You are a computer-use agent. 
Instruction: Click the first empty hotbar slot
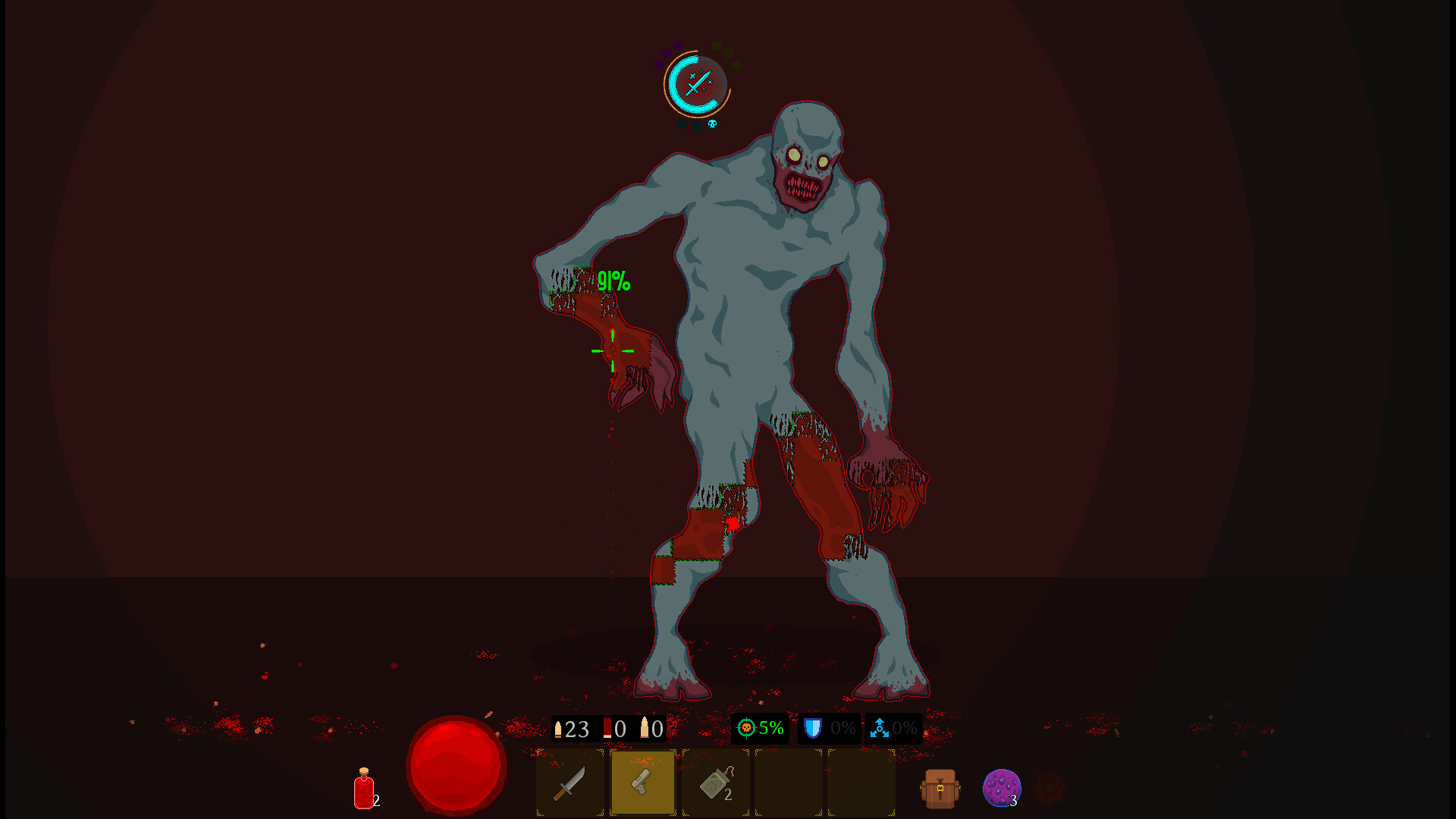(x=787, y=783)
